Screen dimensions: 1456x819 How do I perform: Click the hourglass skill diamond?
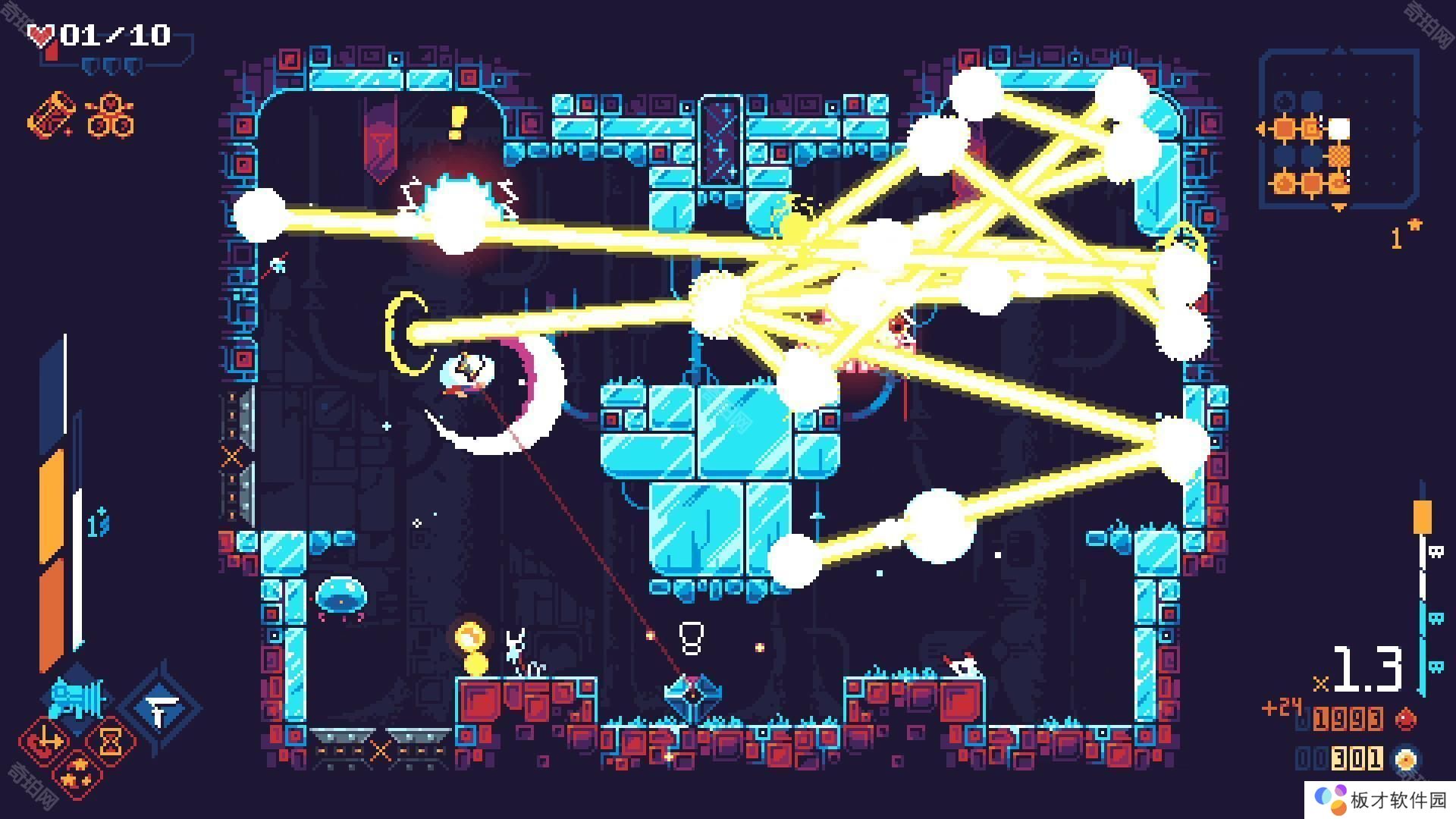click(x=111, y=740)
